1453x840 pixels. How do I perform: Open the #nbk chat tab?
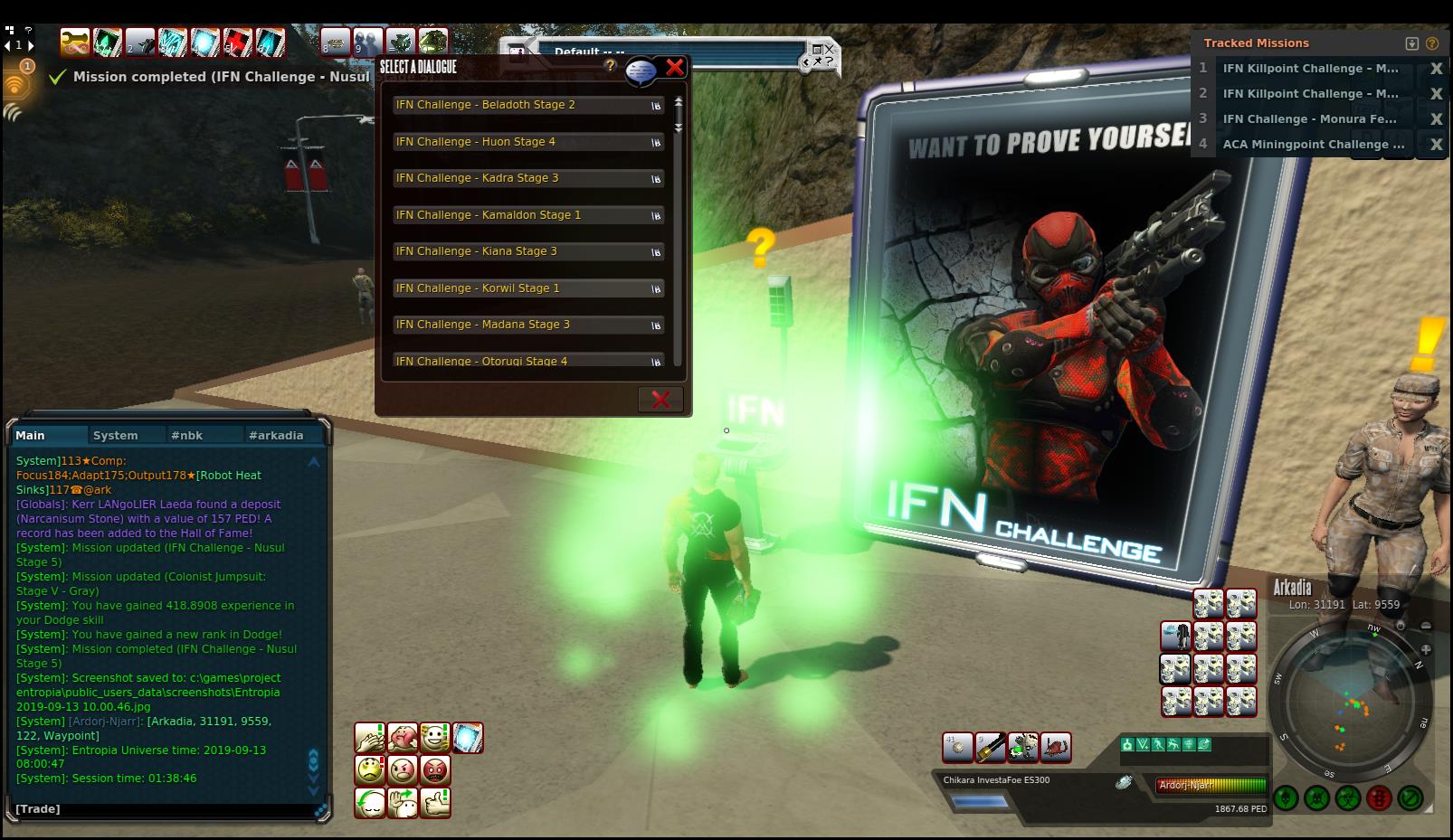[x=187, y=435]
